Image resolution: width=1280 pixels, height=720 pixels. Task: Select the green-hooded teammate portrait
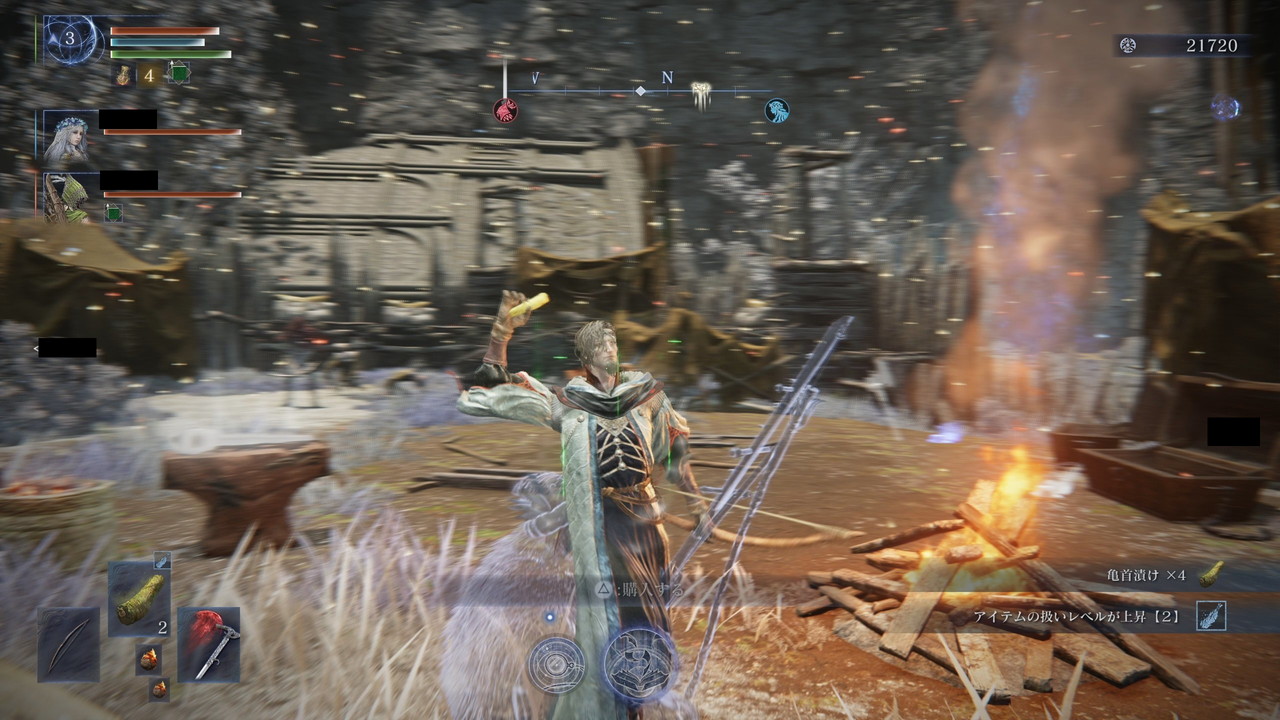(68, 196)
